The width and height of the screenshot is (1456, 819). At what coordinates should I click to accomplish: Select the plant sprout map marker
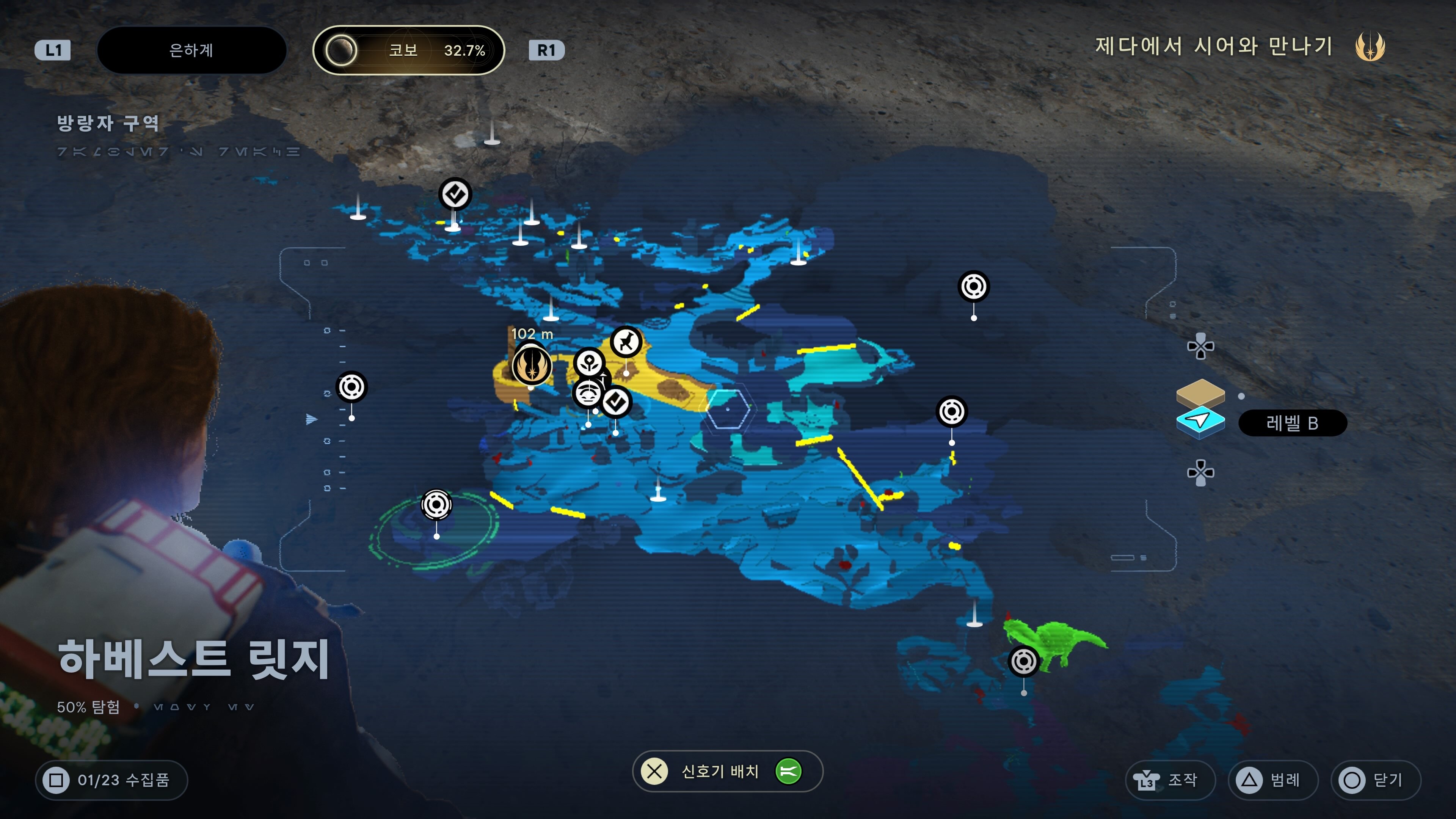pyautogui.click(x=590, y=362)
